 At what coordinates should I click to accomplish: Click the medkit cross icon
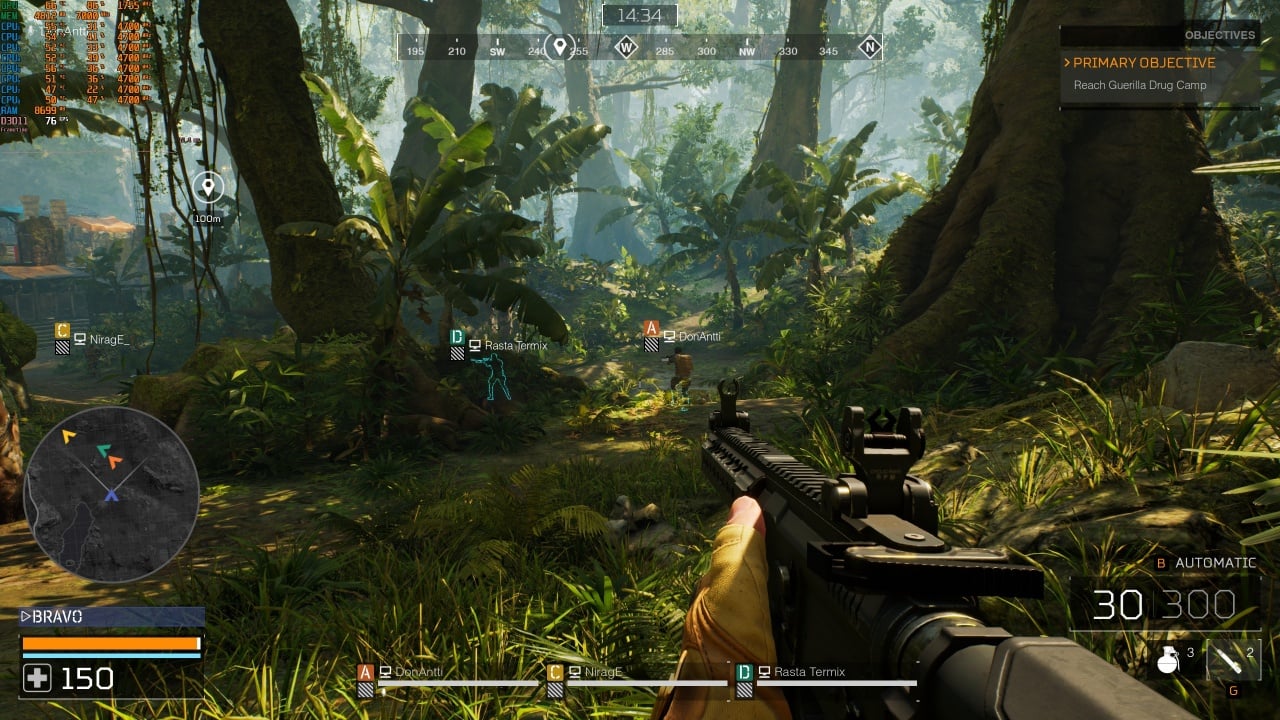pos(37,679)
